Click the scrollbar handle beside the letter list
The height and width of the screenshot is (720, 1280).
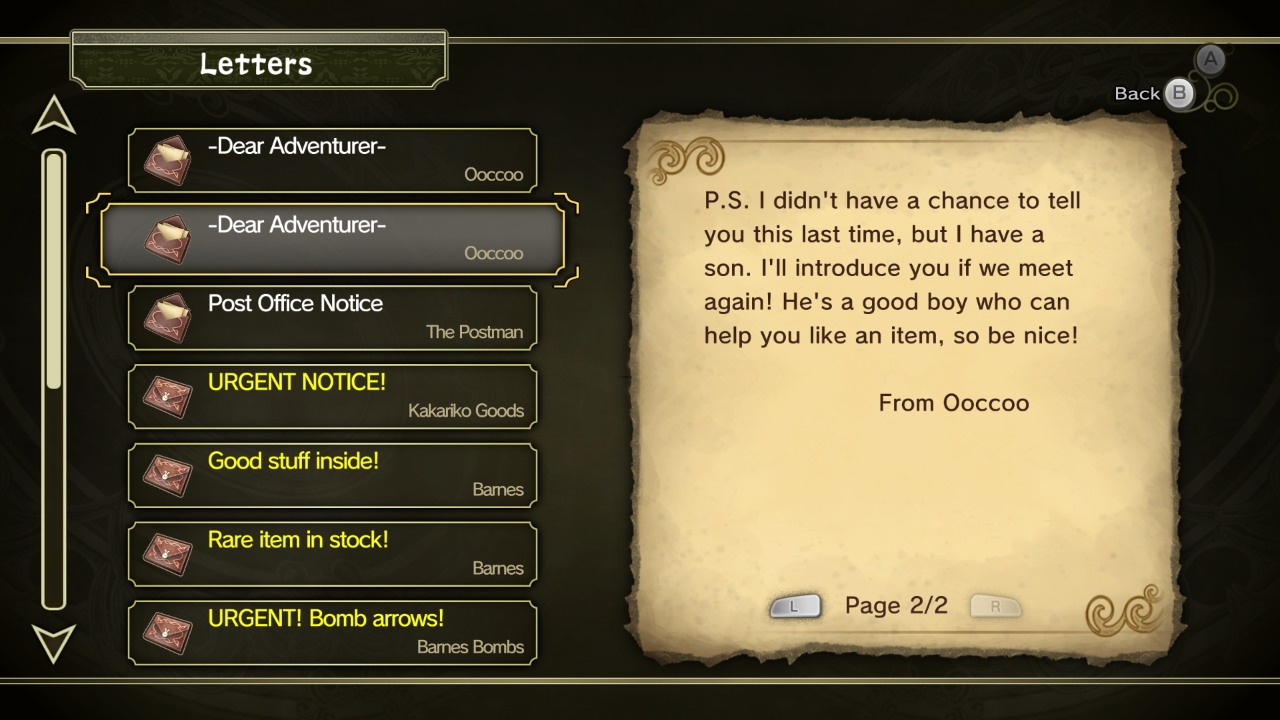pos(52,265)
